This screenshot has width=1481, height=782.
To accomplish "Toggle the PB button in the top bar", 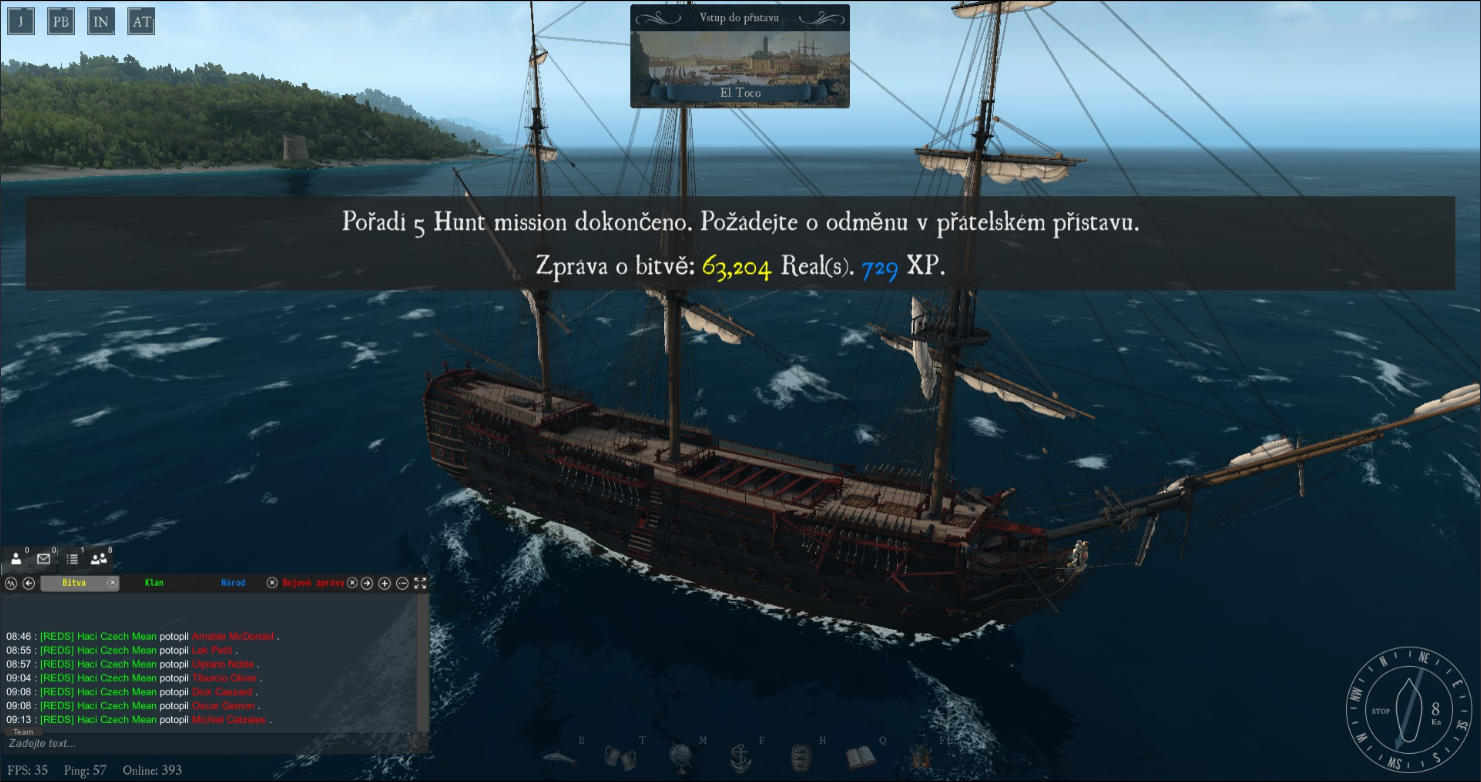I will [x=61, y=21].
